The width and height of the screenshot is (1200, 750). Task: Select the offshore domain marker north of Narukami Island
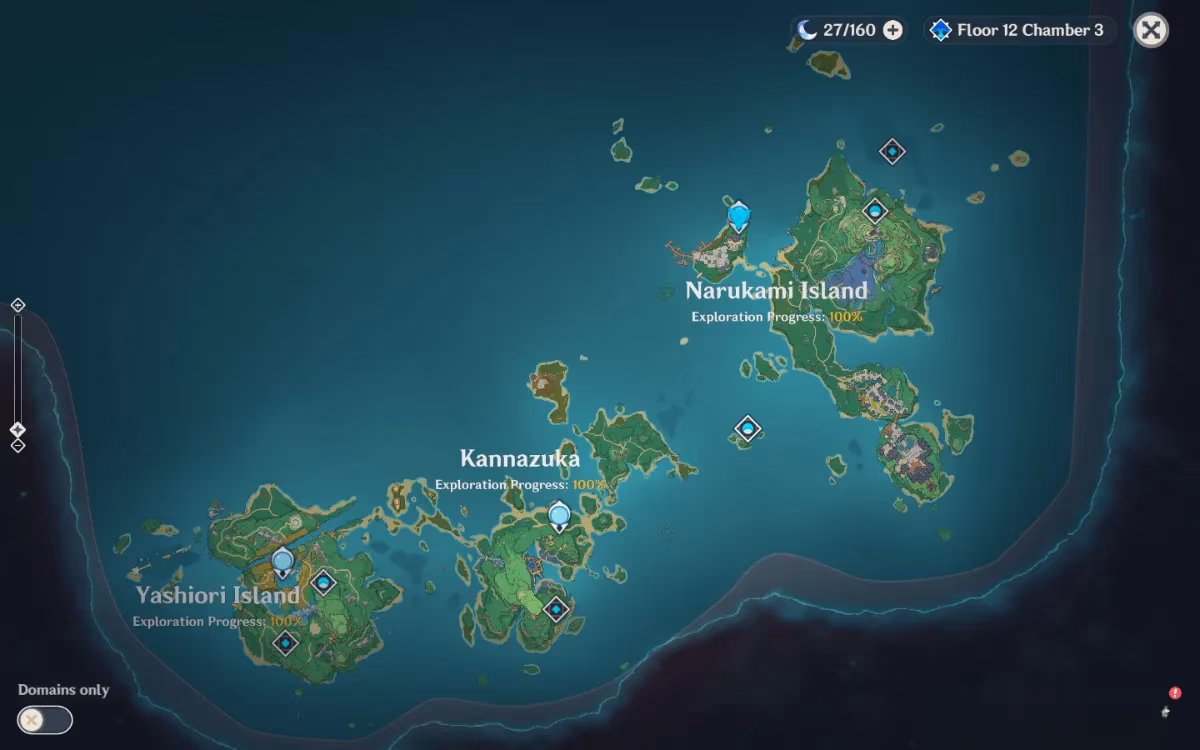[892, 151]
